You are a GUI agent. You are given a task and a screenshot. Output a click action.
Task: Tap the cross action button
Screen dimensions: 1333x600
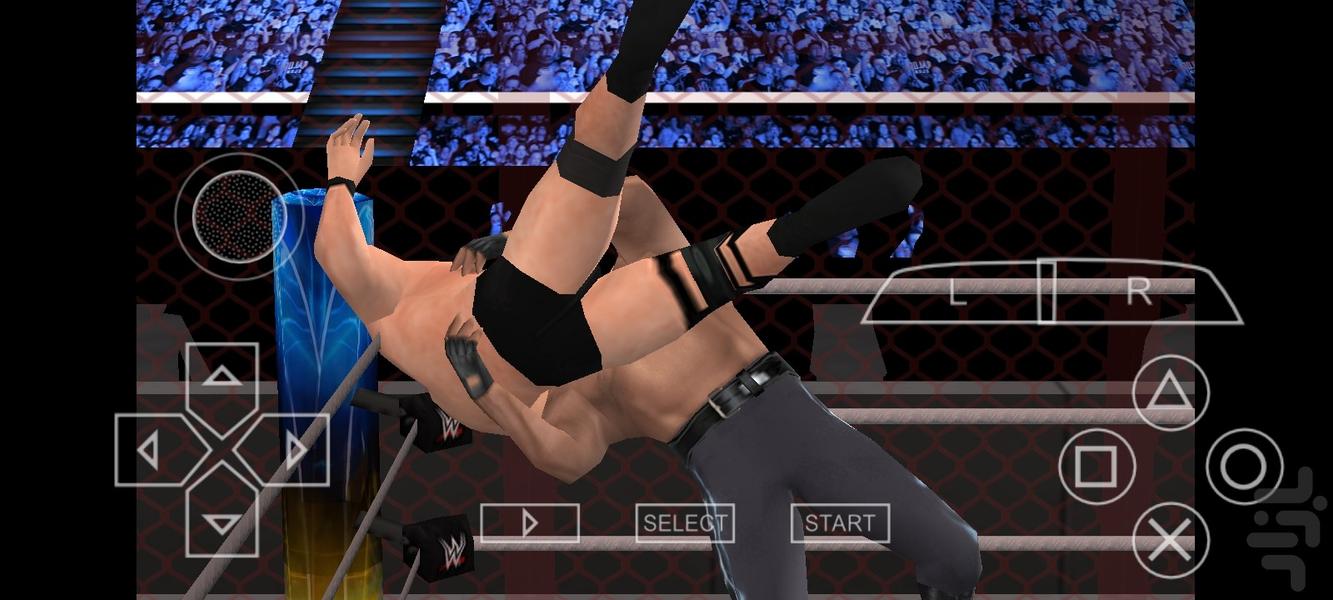pyautogui.click(x=1170, y=541)
